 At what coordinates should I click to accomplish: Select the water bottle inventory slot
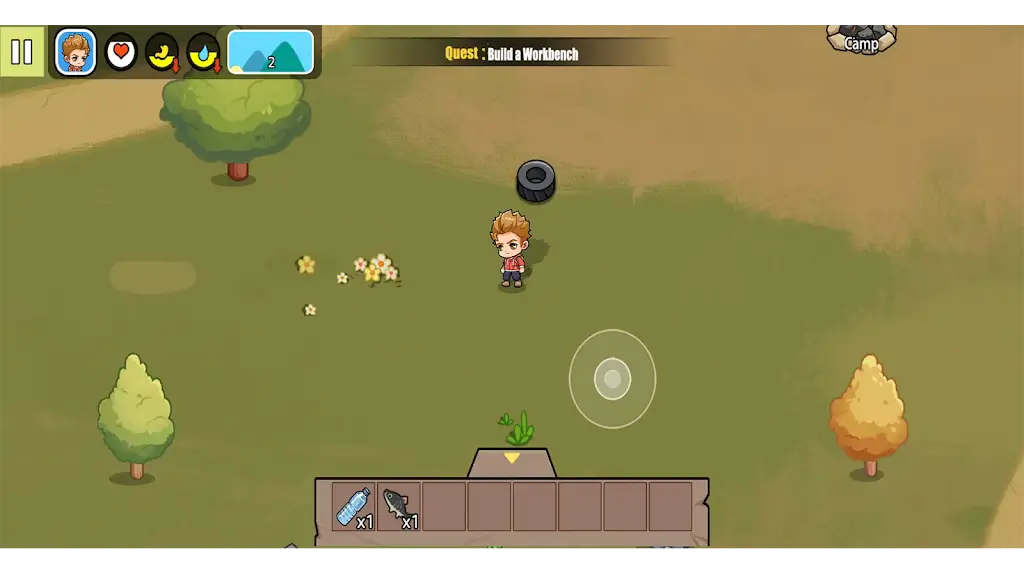point(354,507)
